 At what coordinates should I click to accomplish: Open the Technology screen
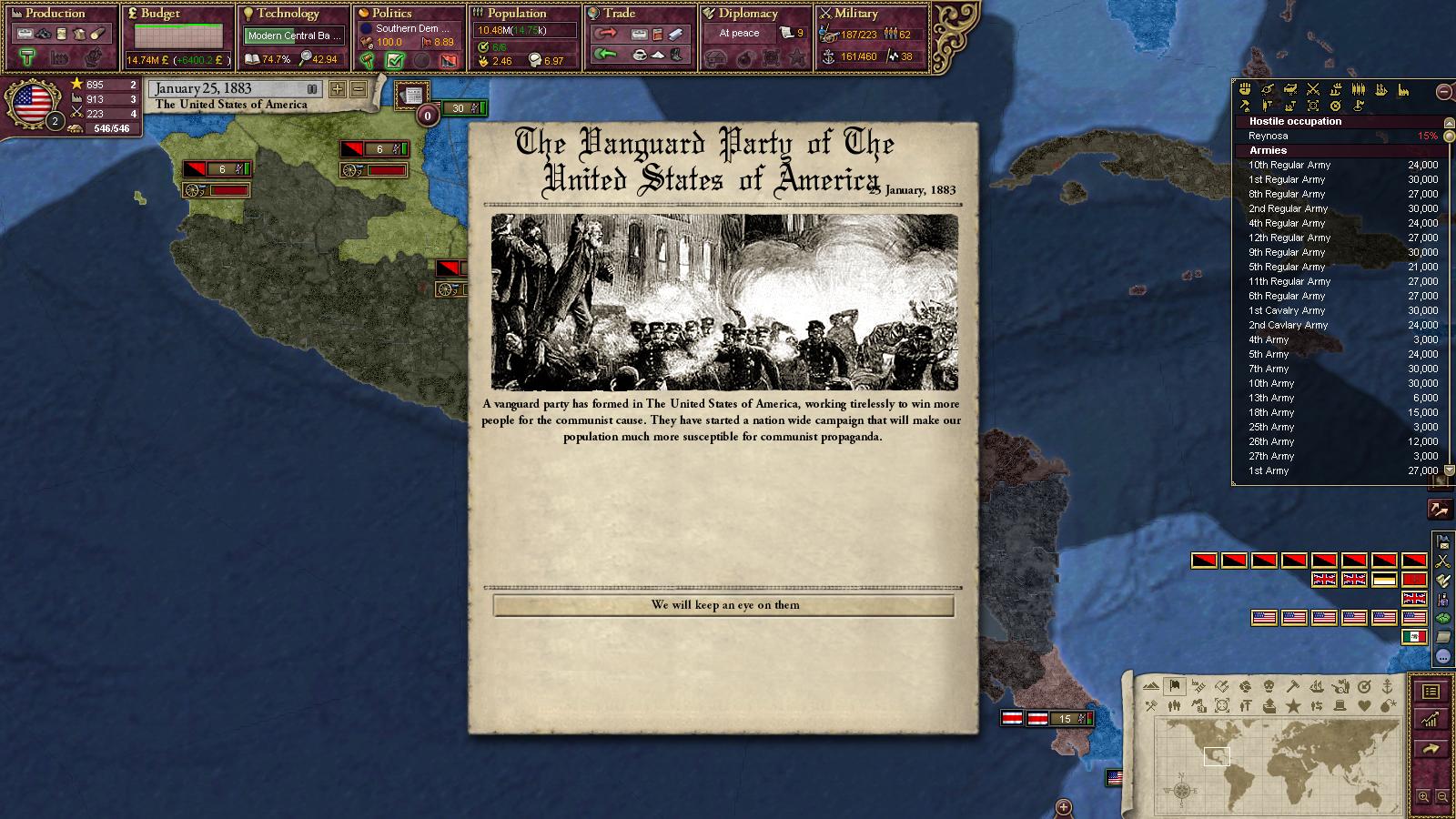[x=288, y=14]
